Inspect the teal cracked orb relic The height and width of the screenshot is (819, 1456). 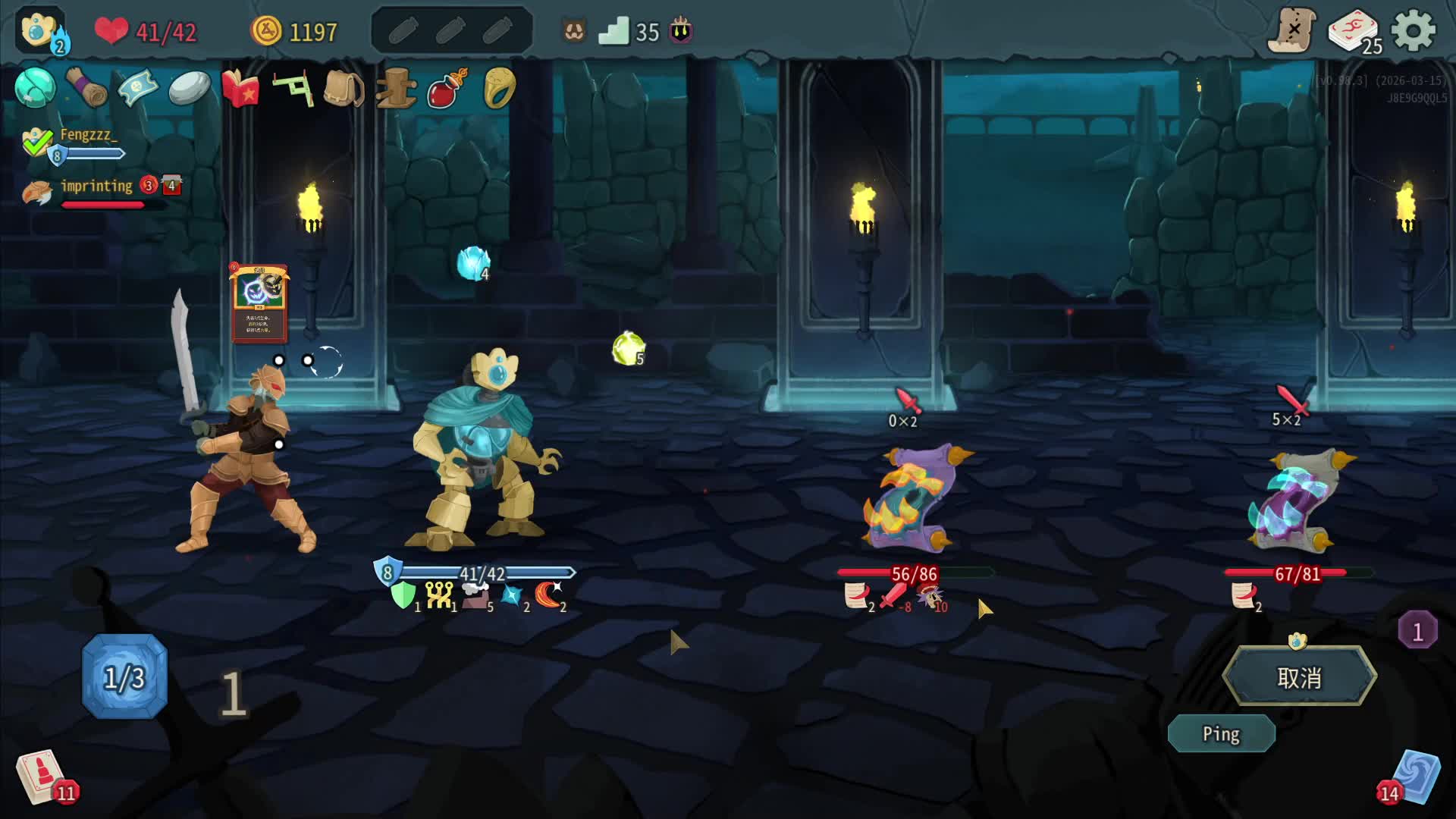point(35,87)
